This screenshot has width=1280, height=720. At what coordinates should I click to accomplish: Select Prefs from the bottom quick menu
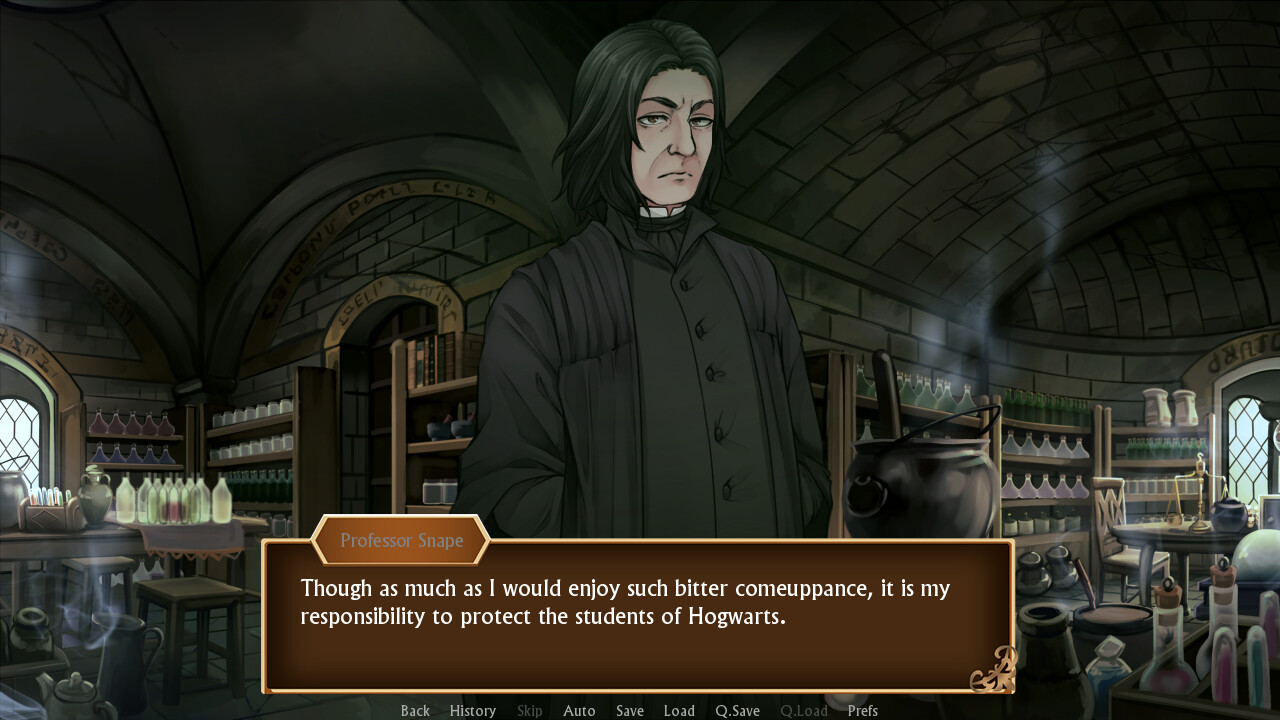point(862,710)
